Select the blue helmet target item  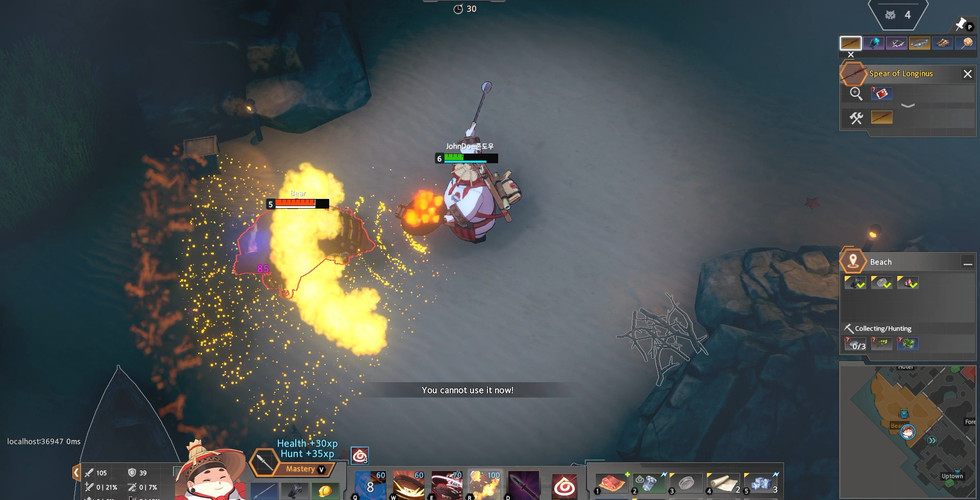click(875, 44)
